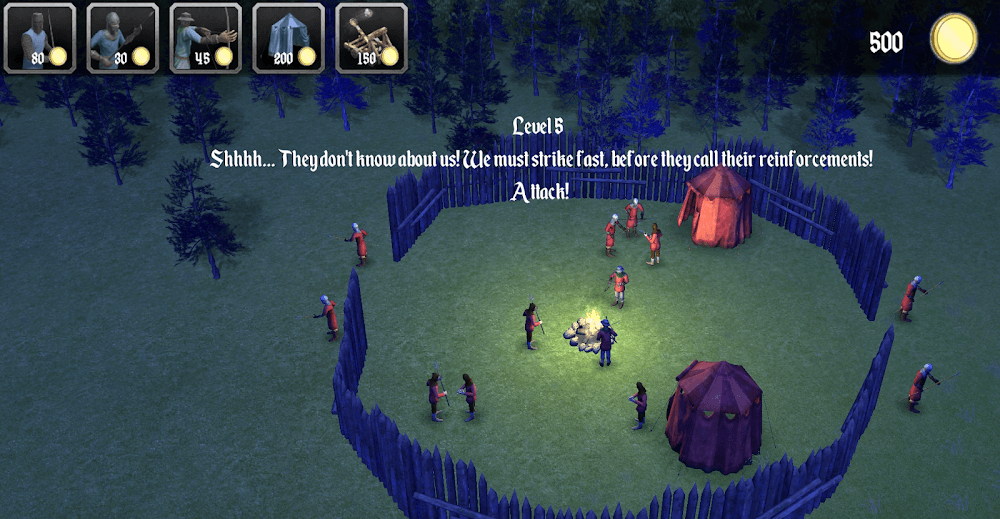Pick the 45-gold archer unit

206,38
